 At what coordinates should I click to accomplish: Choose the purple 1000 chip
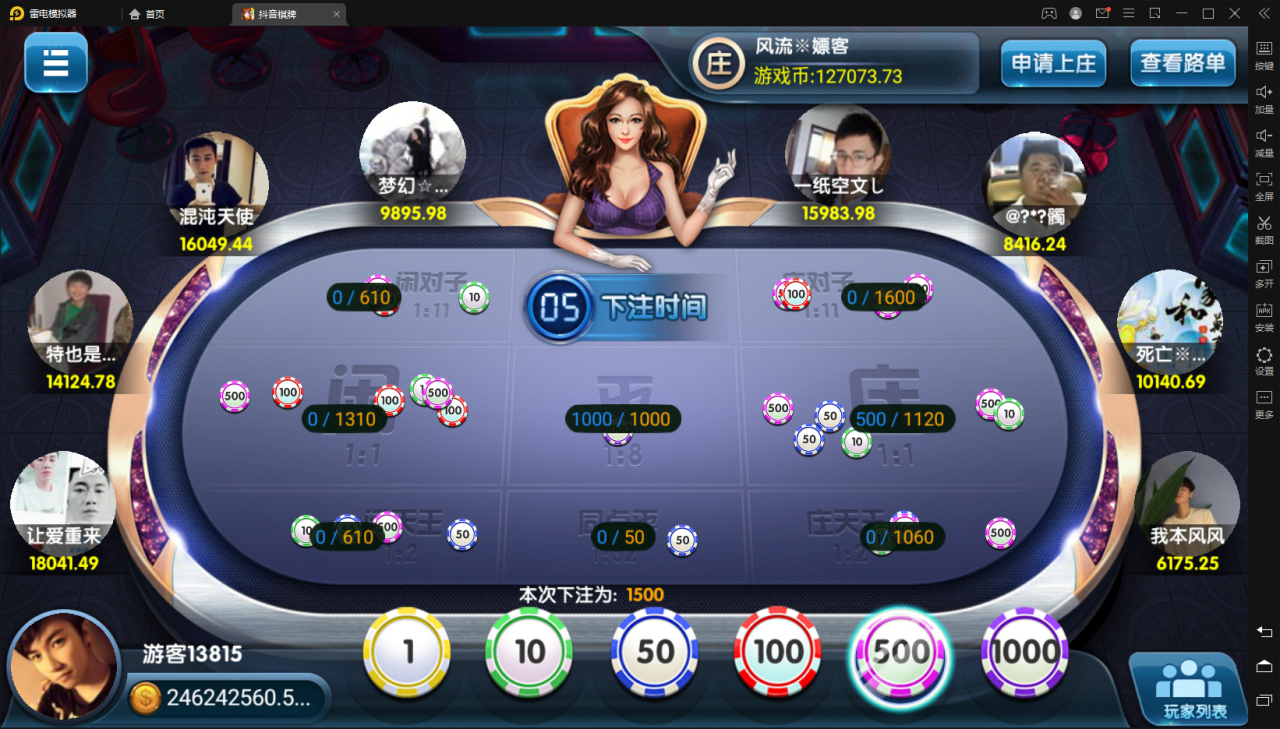pos(1024,652)
